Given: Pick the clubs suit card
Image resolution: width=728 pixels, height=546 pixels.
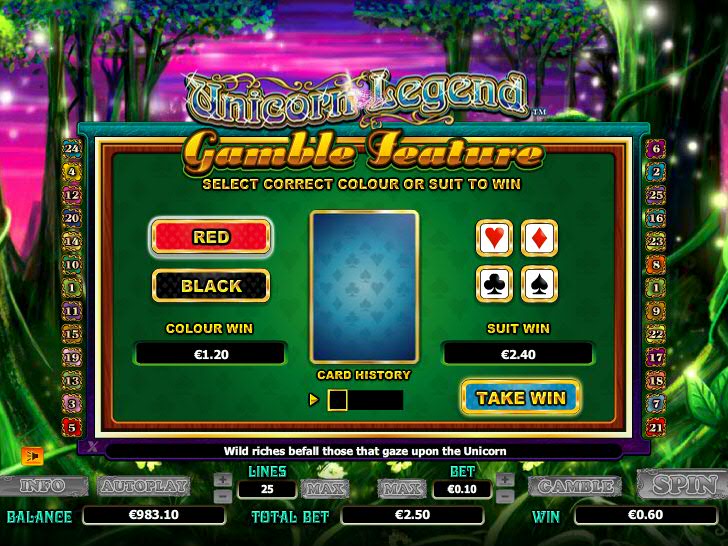Looking at the screenshot, I should coord(495,284).
